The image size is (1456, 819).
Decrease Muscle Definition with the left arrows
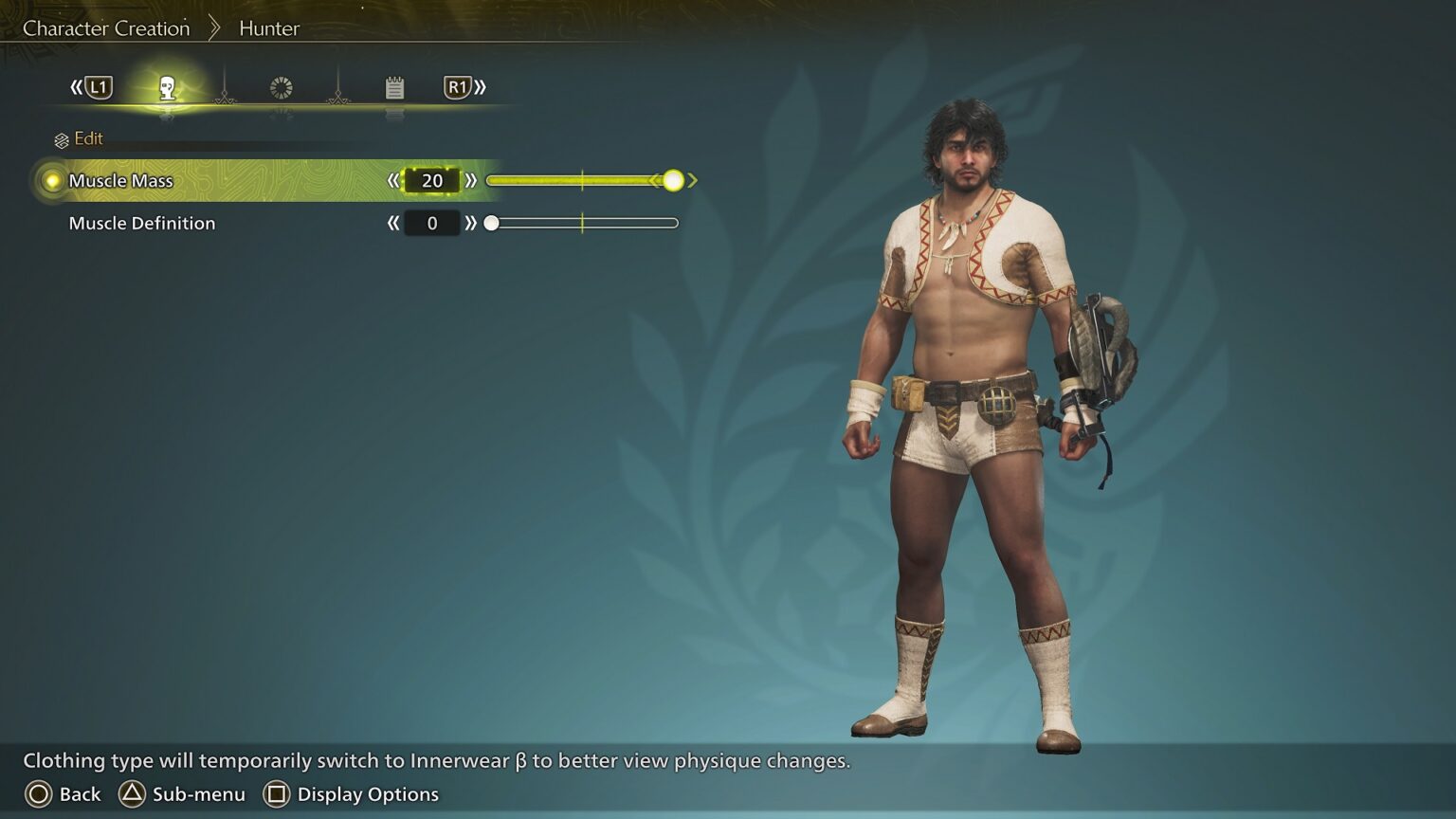[x=393, y=224]
